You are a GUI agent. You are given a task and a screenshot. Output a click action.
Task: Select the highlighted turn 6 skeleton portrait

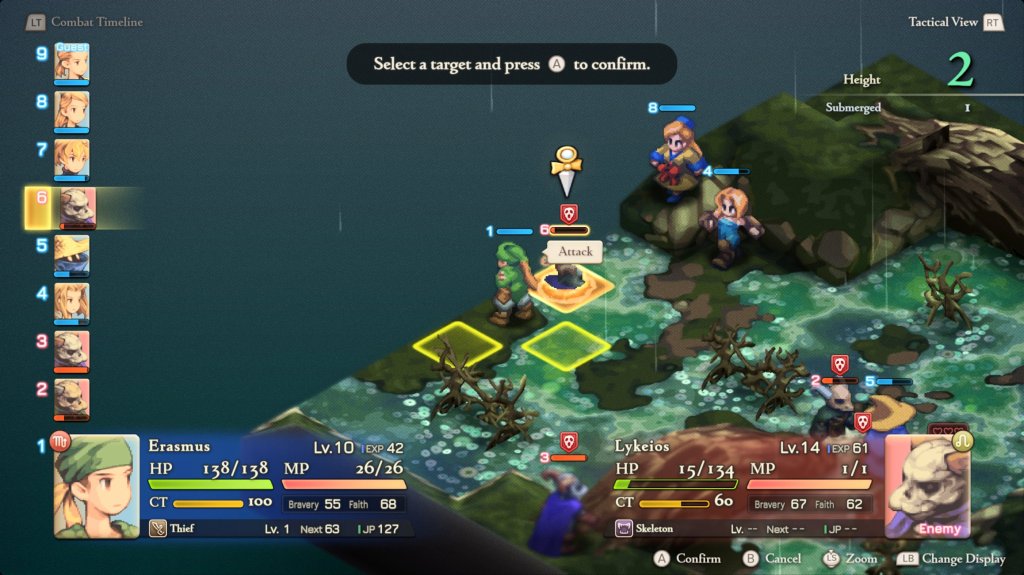click(x=77, y=208)
